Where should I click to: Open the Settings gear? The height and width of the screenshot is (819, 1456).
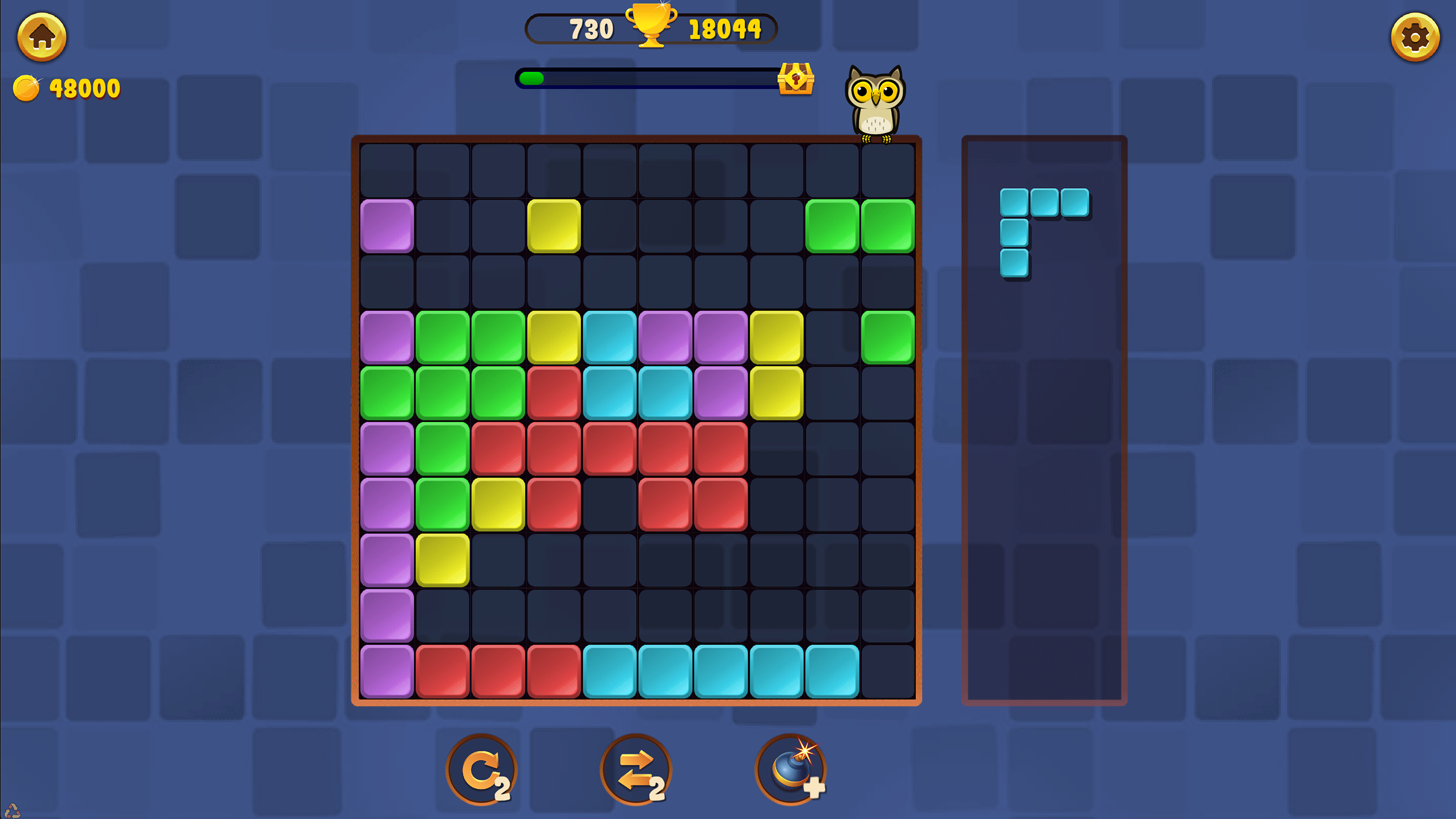1416,36
